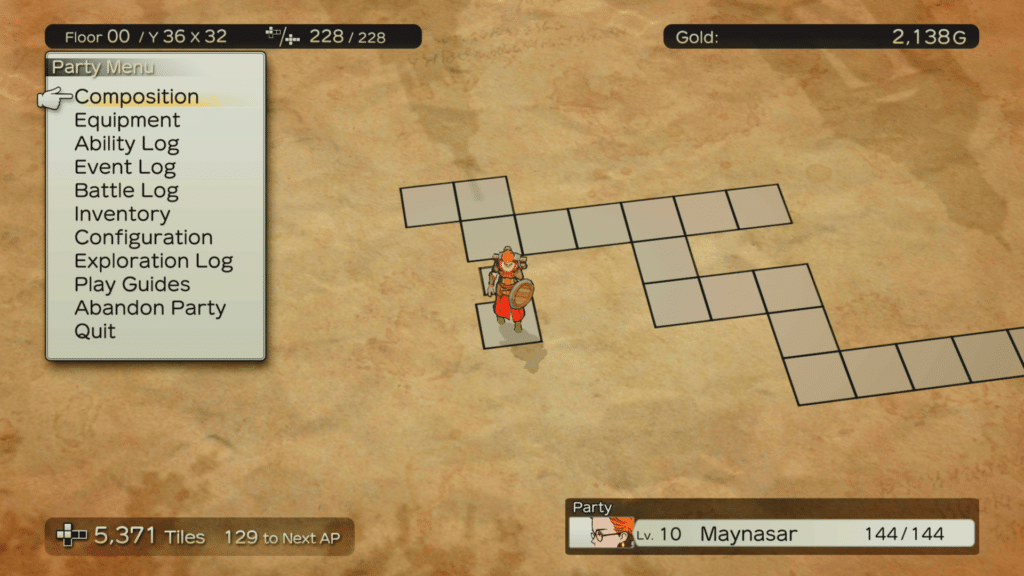Open Play Guides
The width and height of the screenshot is (1024, 576).
[x=132, y=285]
